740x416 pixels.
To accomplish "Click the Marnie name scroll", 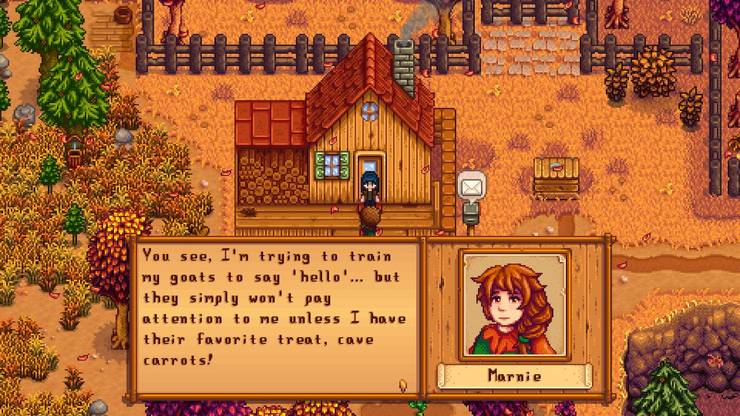I will point(514,378).
